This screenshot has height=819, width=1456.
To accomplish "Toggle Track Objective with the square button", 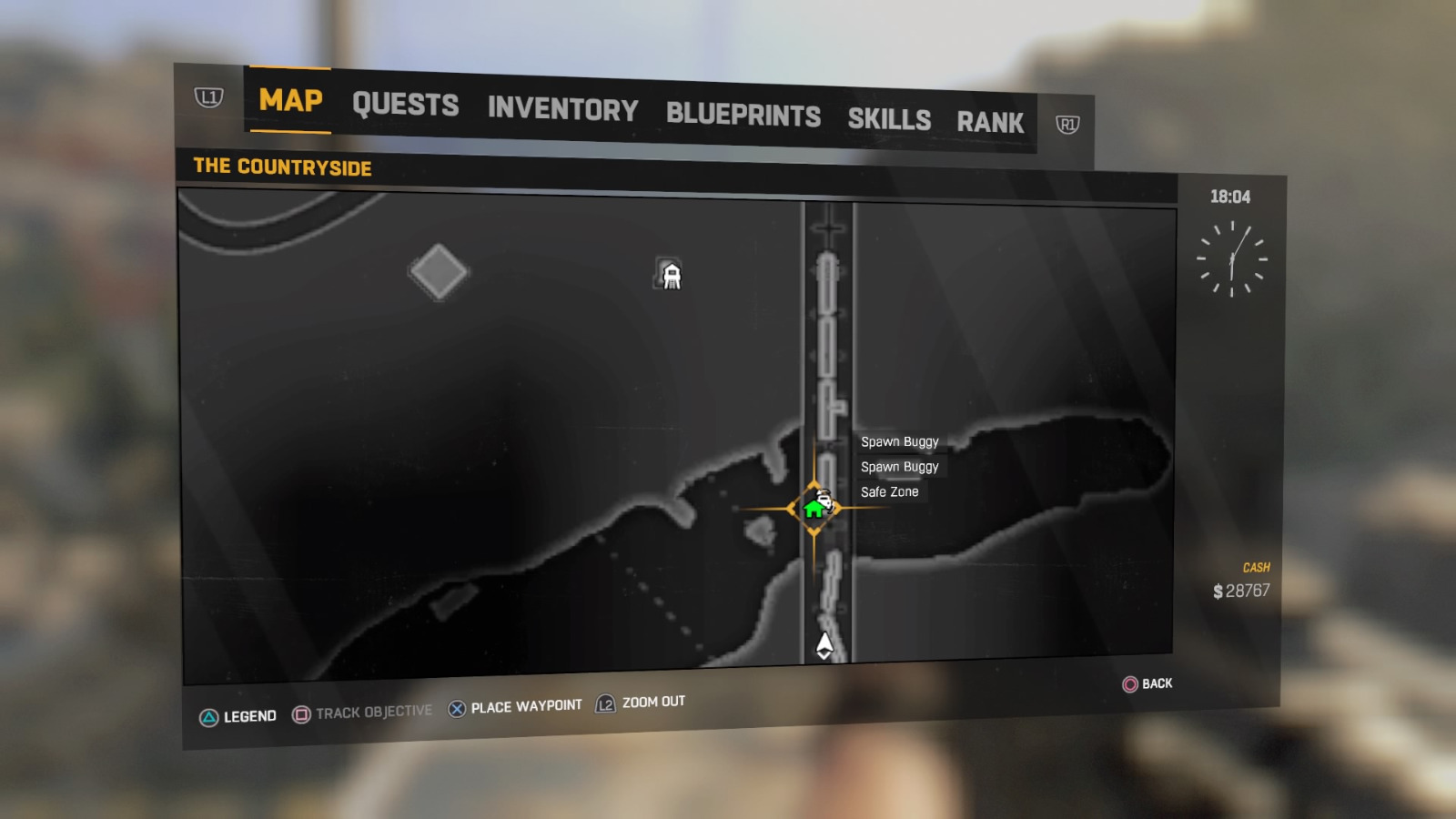I will coord(362,711).
